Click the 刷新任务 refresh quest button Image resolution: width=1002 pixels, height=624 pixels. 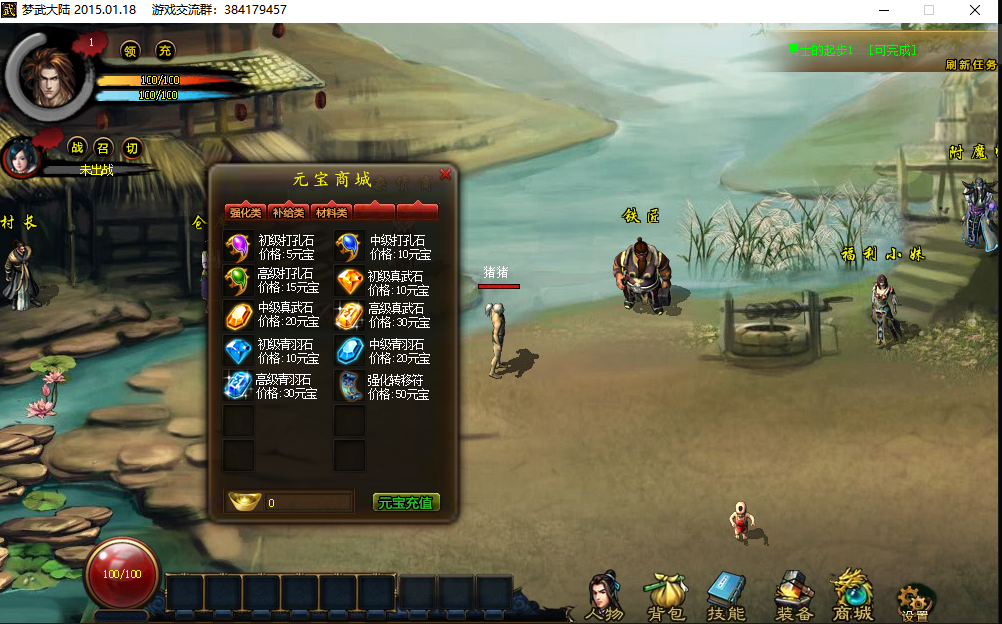[971, 64]
